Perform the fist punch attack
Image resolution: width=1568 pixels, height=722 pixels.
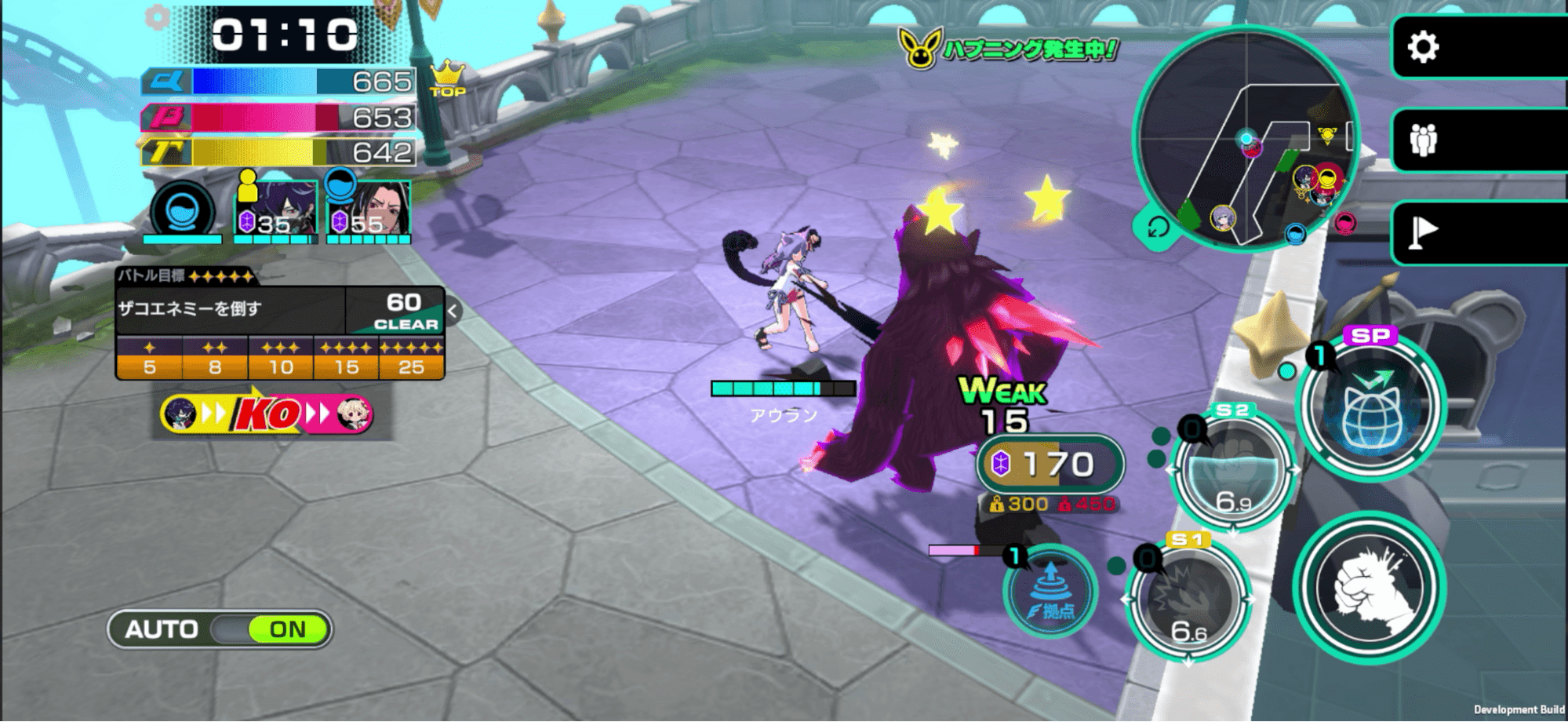(x=1370, y=589)
